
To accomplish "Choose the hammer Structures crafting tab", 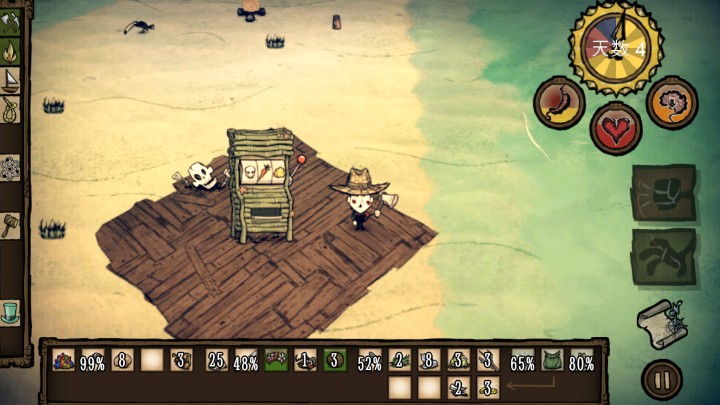I will click(10, 224).
